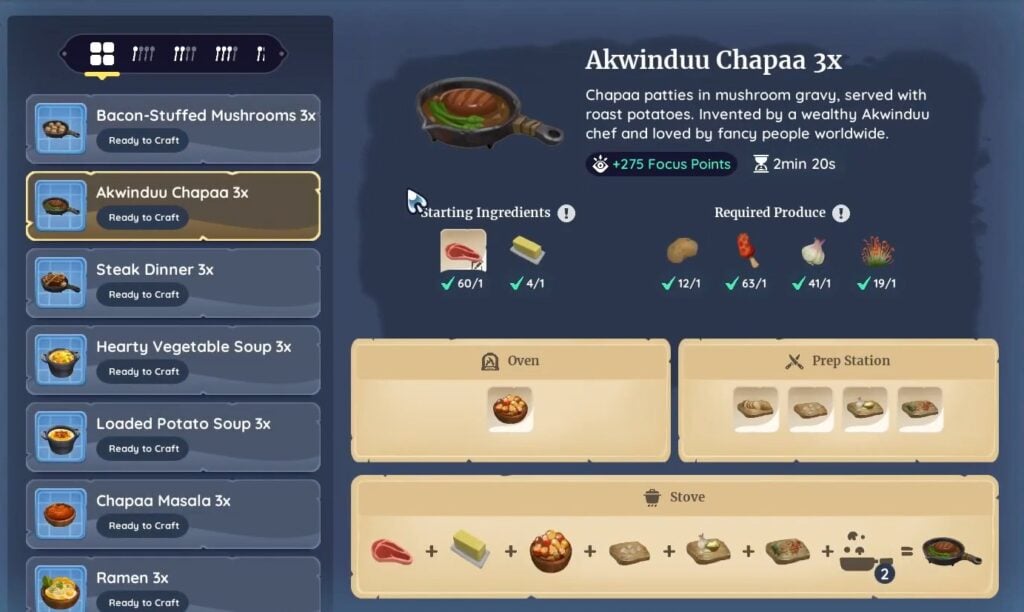Choose the Bacon-Stuffed Mushrooms 3x recipe
This screenshot has height=612, width=1024.
(x=173, y=128)
